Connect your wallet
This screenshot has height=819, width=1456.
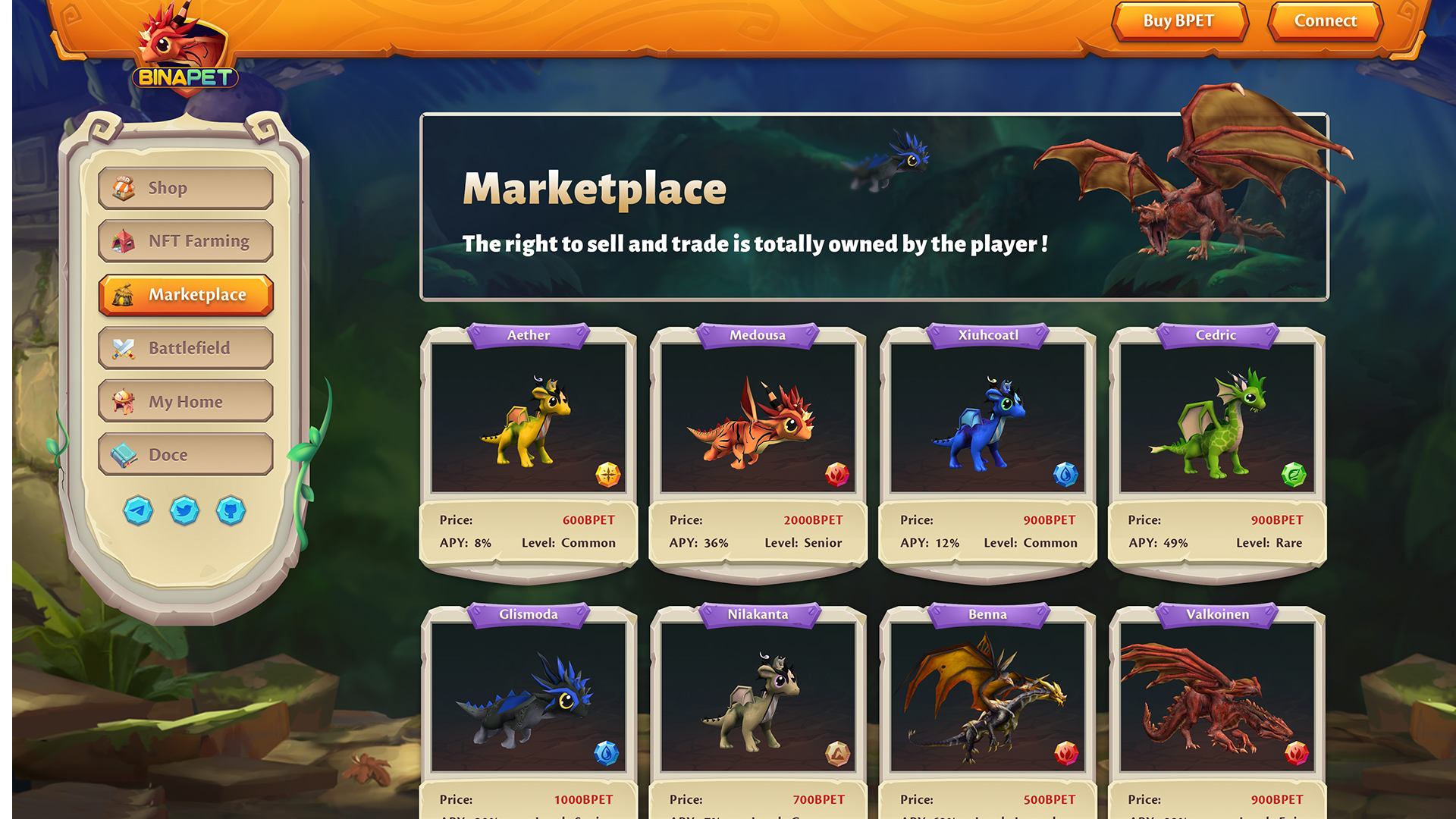[1325, 21]
